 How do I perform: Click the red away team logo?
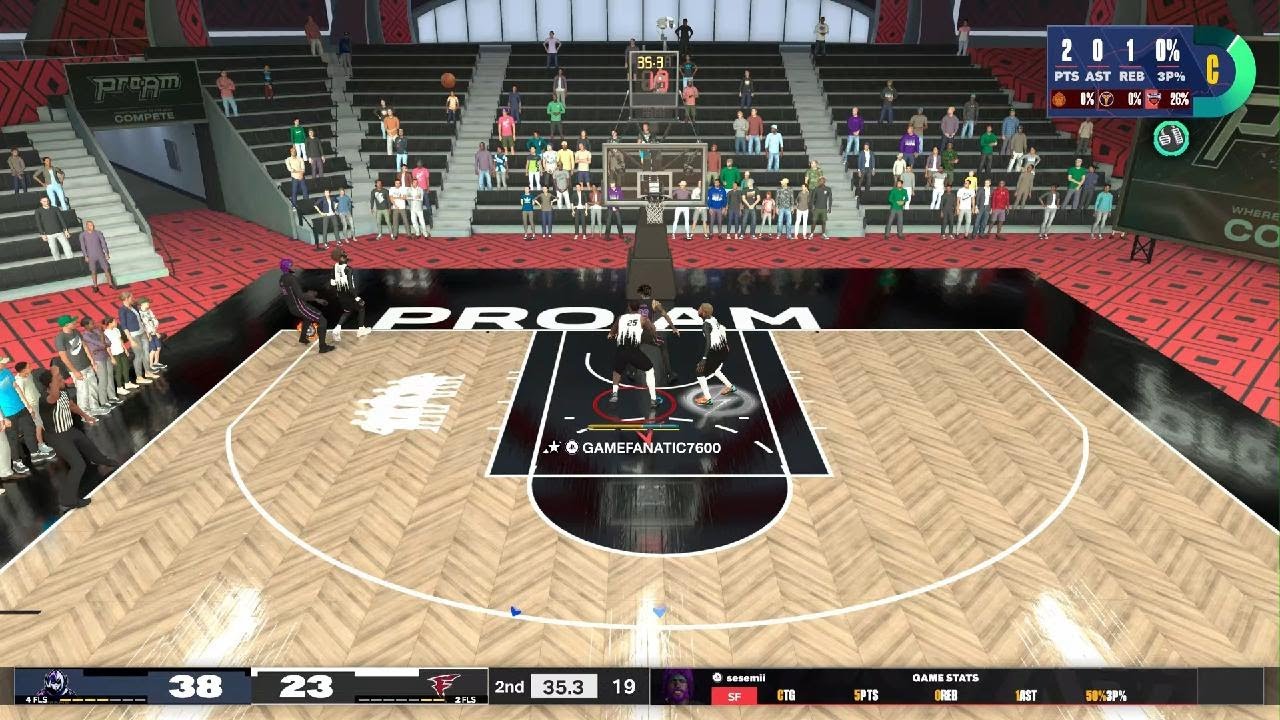[x=442, y=685]
